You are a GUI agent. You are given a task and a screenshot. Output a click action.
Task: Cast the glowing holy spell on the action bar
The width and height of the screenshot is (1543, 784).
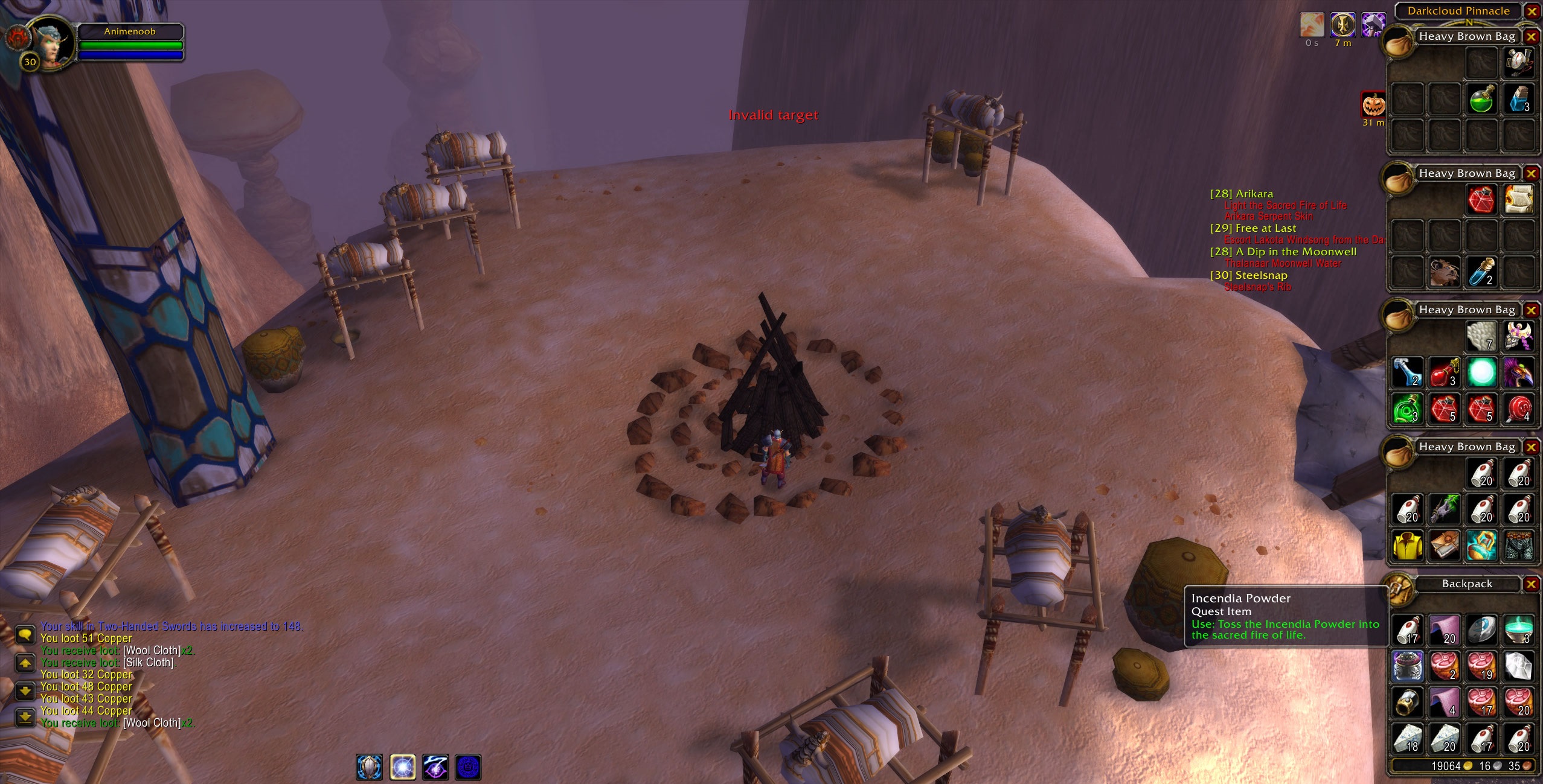tap(403, 767)
